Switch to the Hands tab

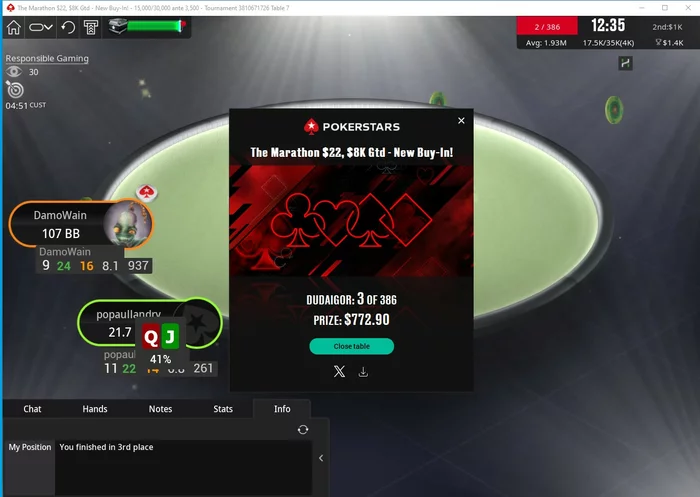(95, 409)
